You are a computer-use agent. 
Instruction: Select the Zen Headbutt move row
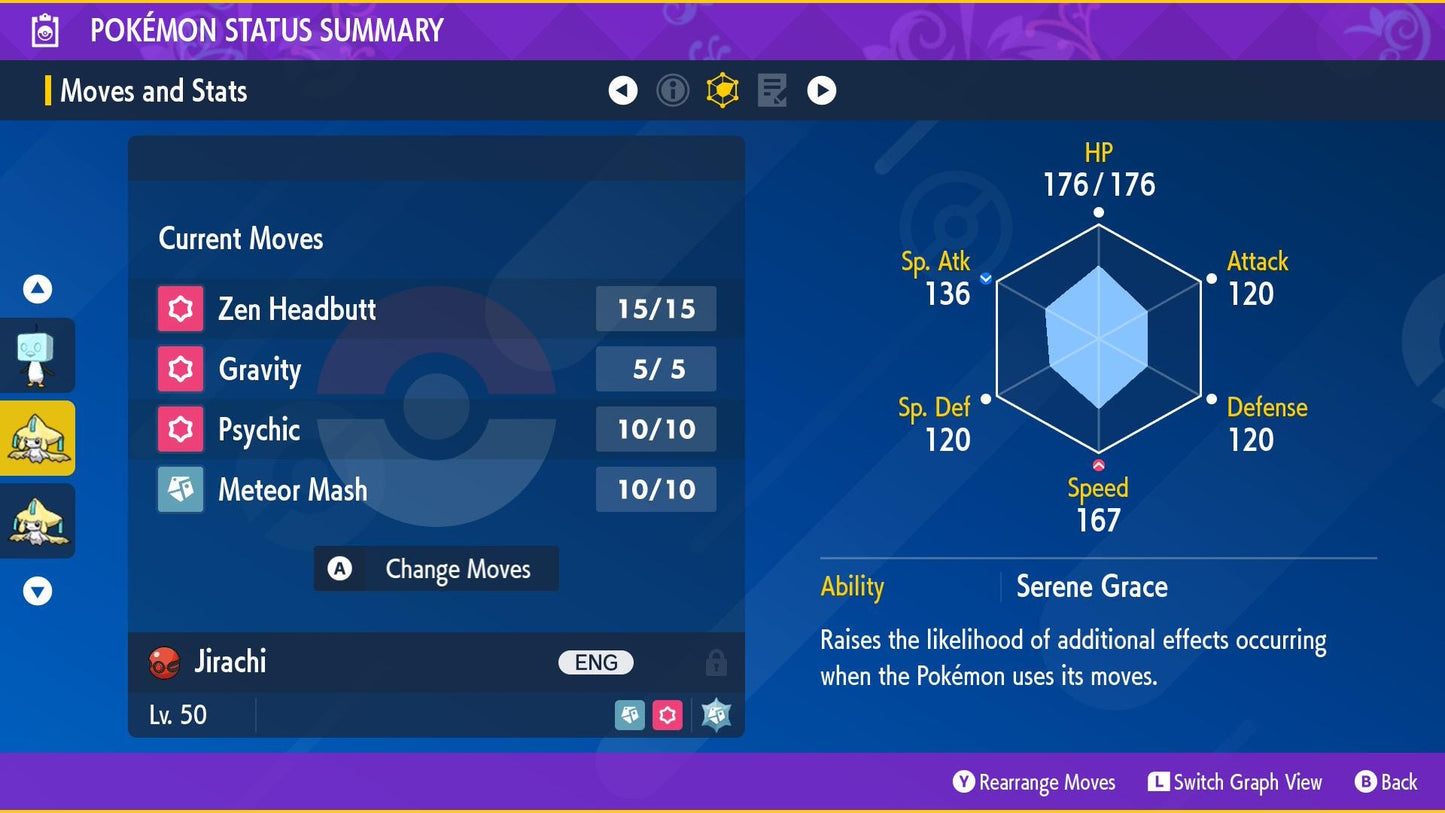point(436,309)
